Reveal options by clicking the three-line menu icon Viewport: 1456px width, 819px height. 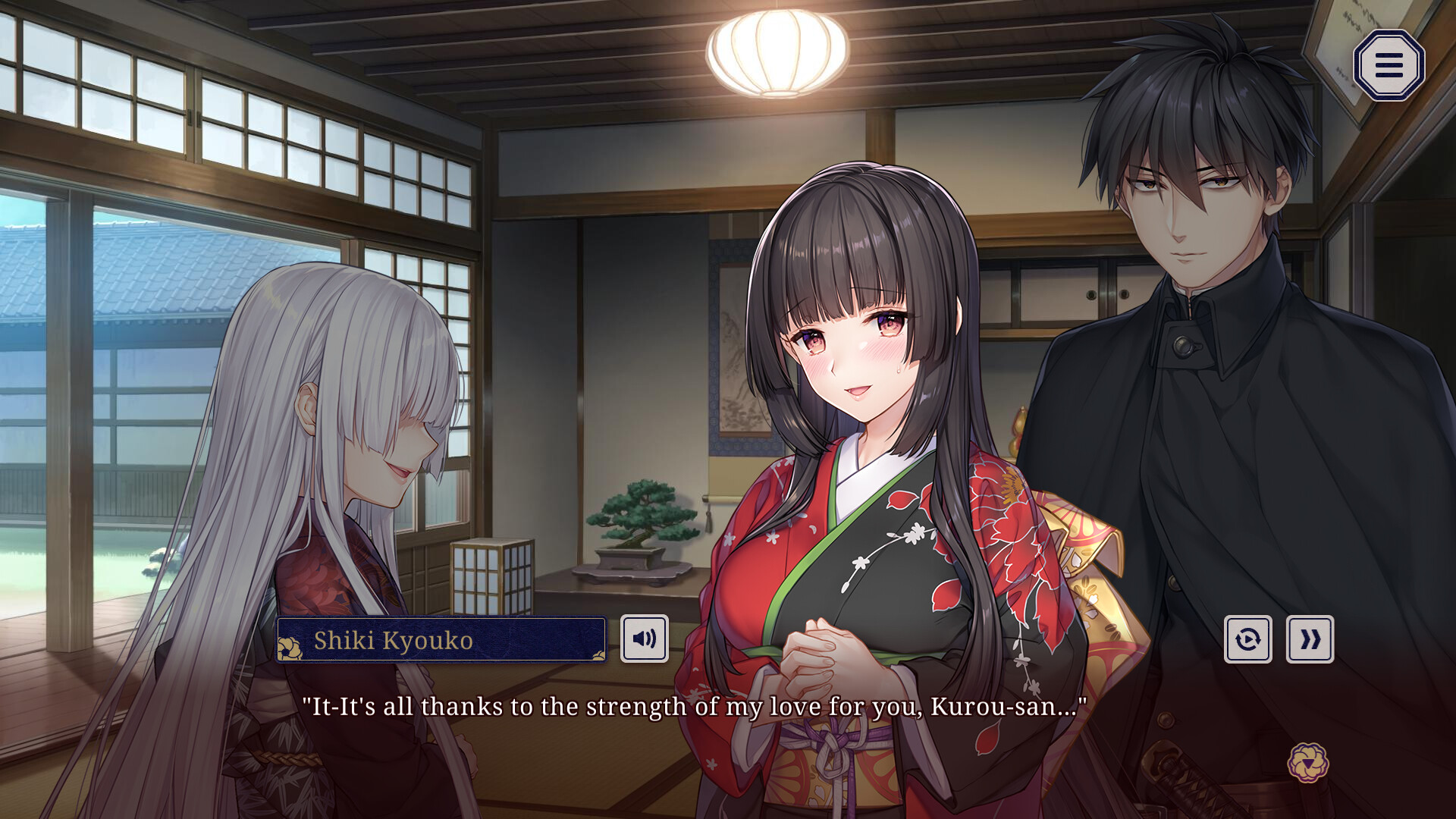coord(1389,65)
